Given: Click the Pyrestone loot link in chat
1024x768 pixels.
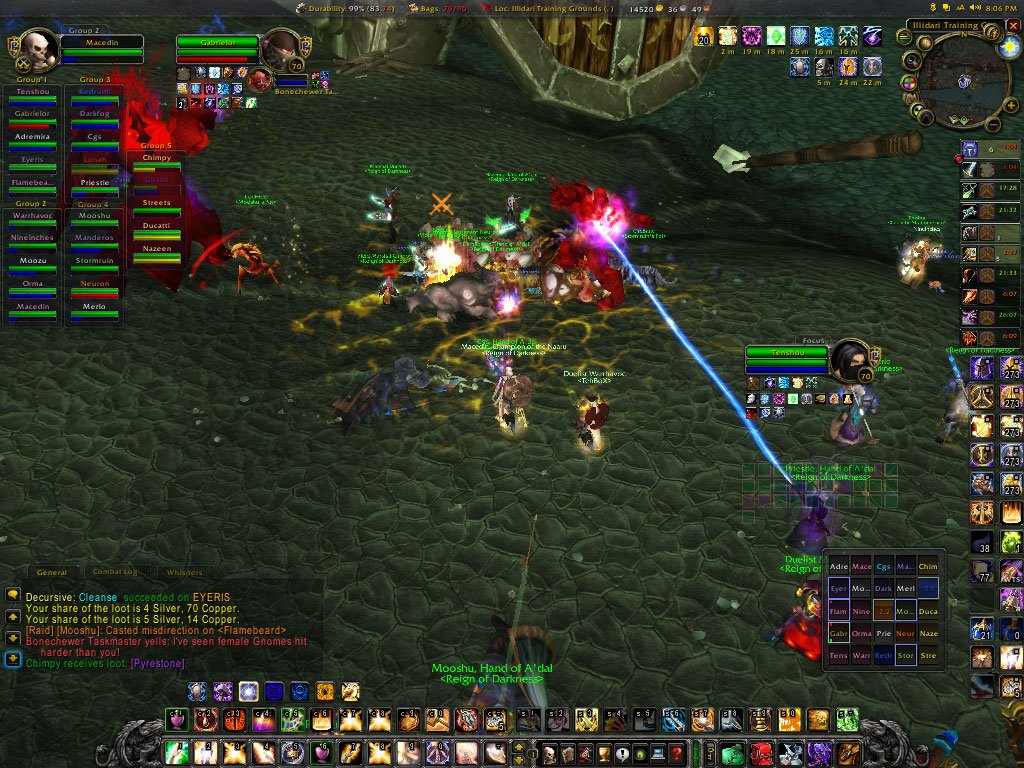Looking at the screenshot, I should (x=157, y=663).
